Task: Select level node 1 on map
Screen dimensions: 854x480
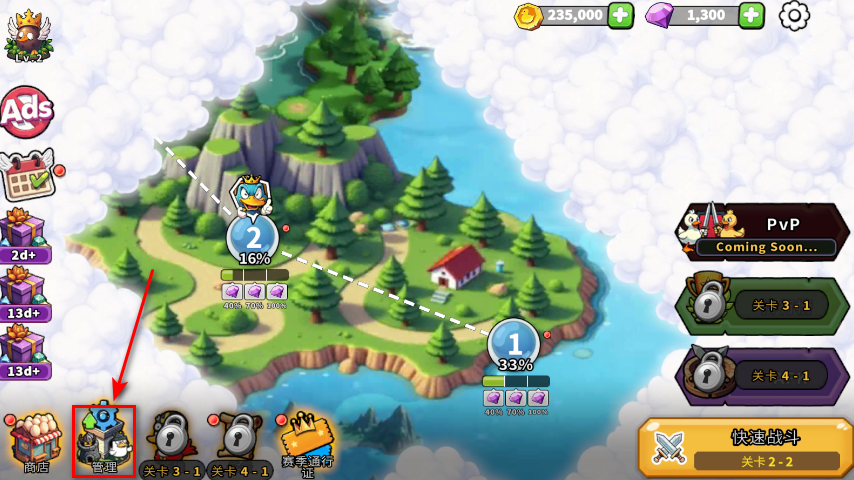Action: 514,345
